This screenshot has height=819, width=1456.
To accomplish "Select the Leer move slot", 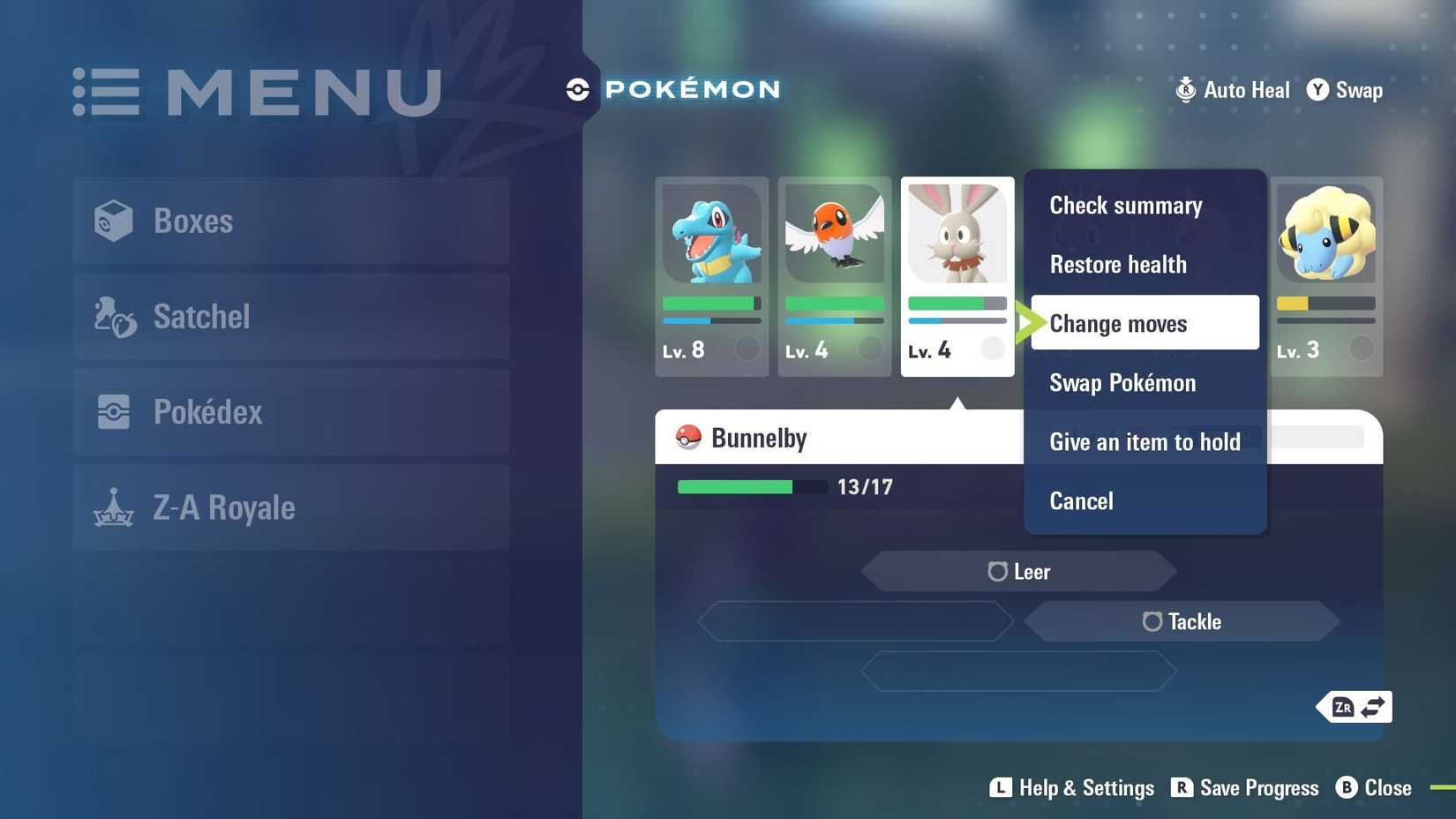I will click(x=1019, y=571).
